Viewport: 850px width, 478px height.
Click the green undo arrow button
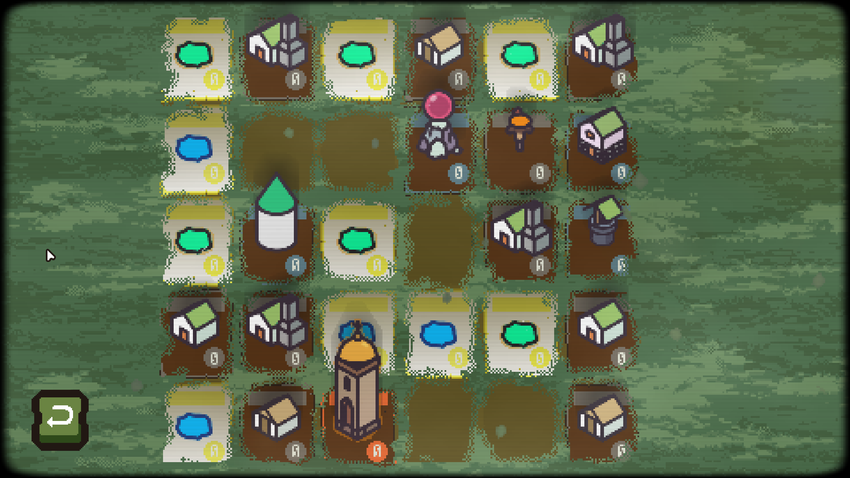point(60,417)
